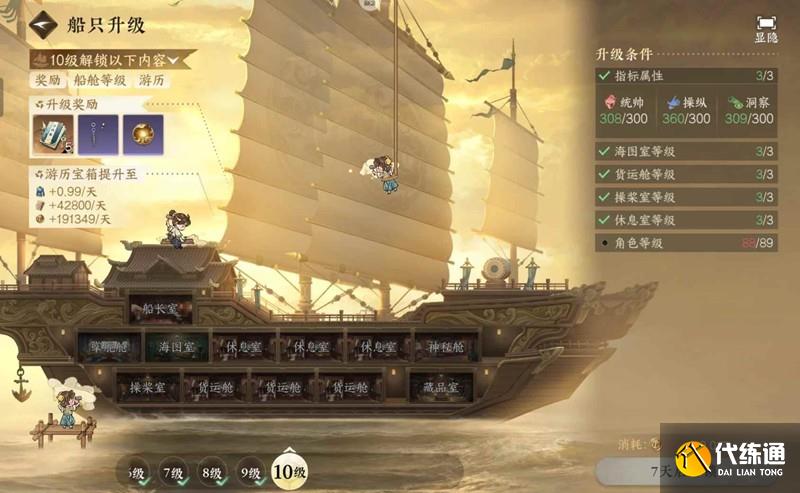
Task: Select the 船长室 cabin on the ship
Action: [x=158, y=308]
